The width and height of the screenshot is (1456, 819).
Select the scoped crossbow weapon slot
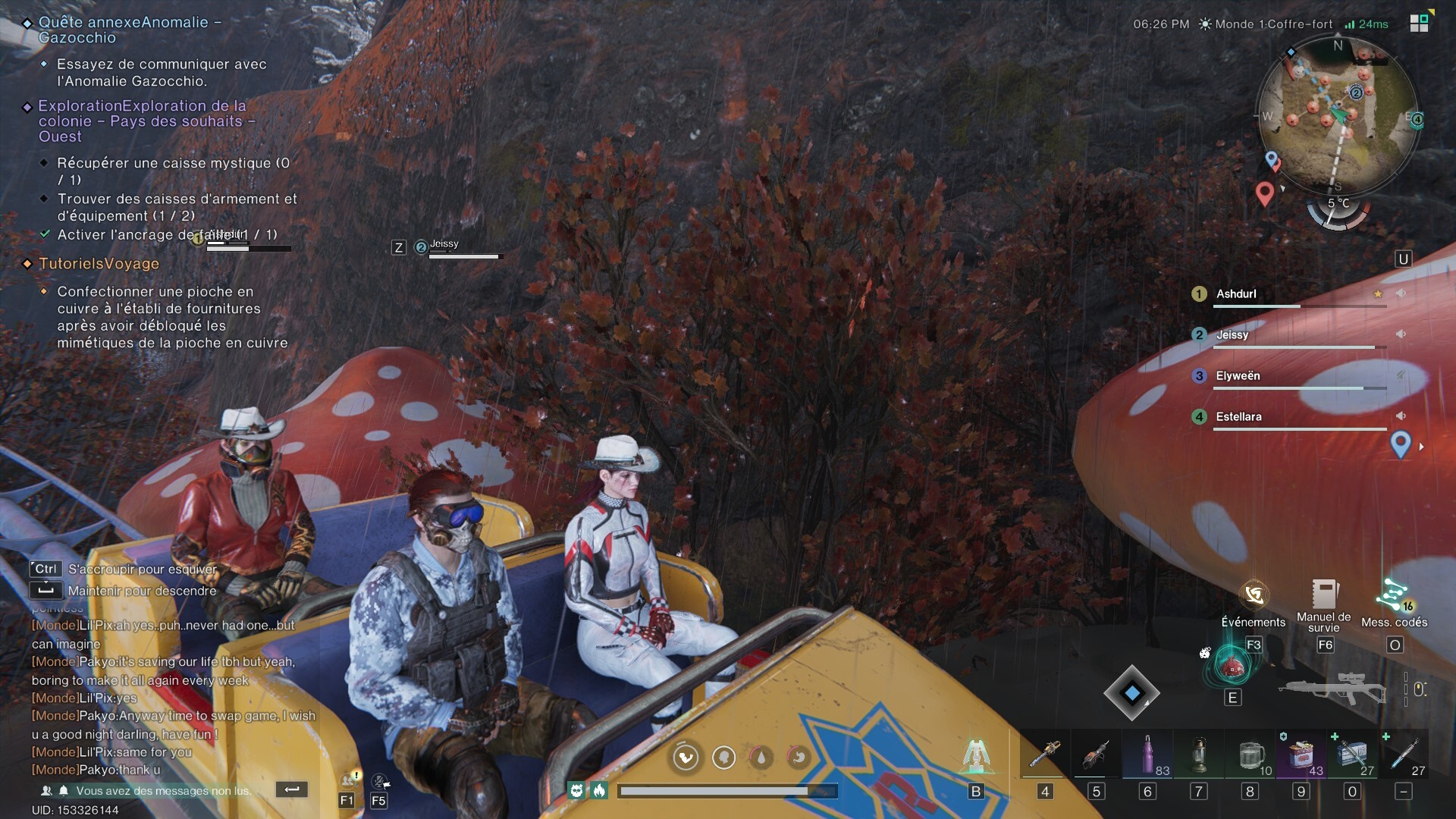click(x=1332, y=689)
